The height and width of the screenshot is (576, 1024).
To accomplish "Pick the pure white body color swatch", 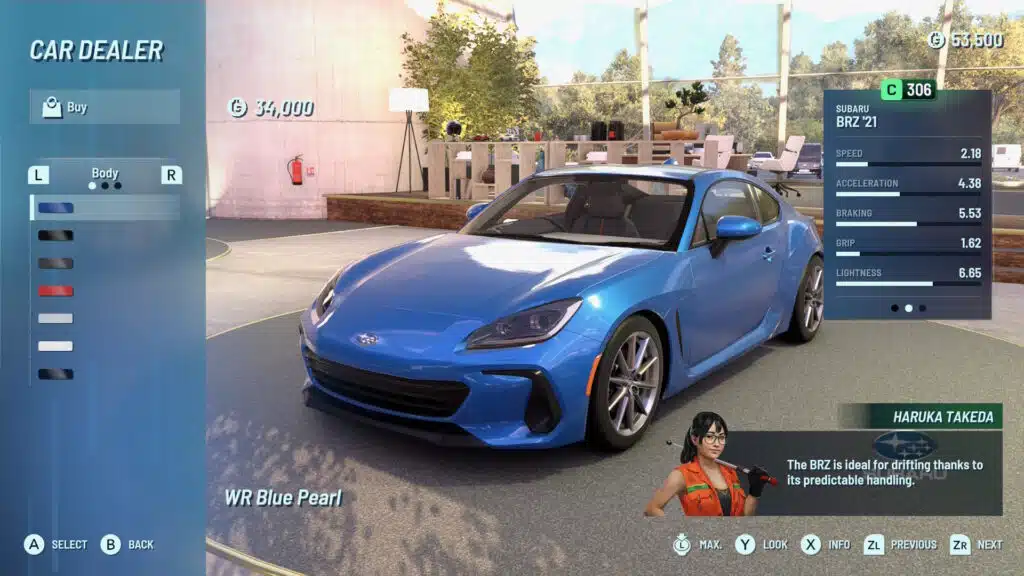I will 56,346.
